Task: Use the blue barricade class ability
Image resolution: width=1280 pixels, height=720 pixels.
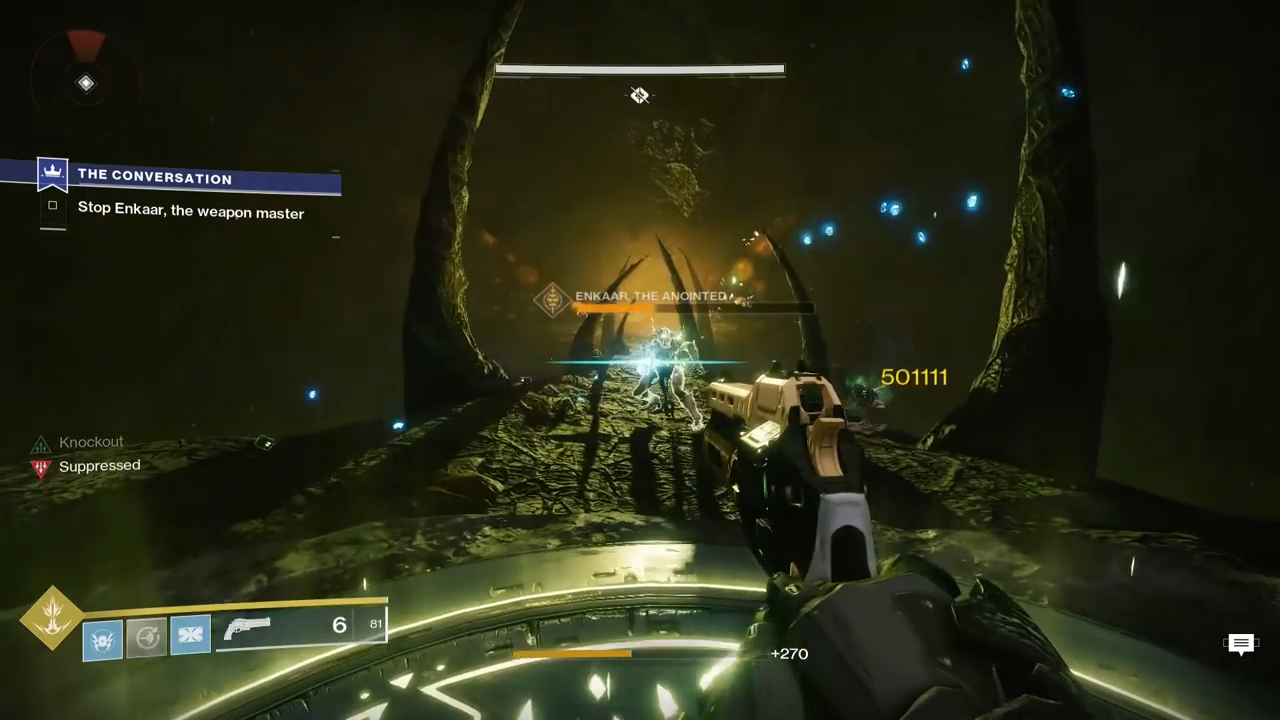Action: [x=190, y=636]
